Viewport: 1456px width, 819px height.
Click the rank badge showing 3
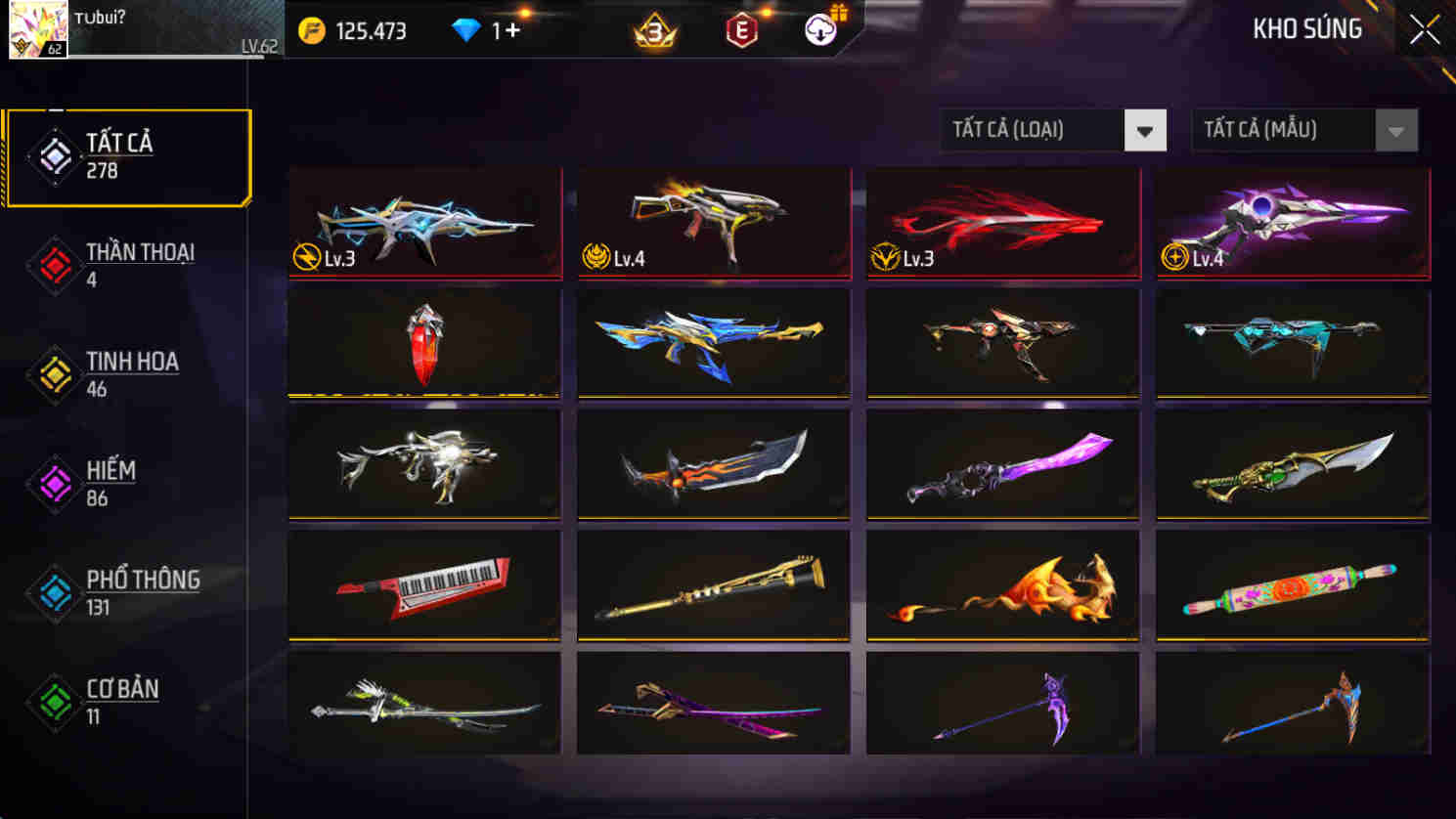653,29
